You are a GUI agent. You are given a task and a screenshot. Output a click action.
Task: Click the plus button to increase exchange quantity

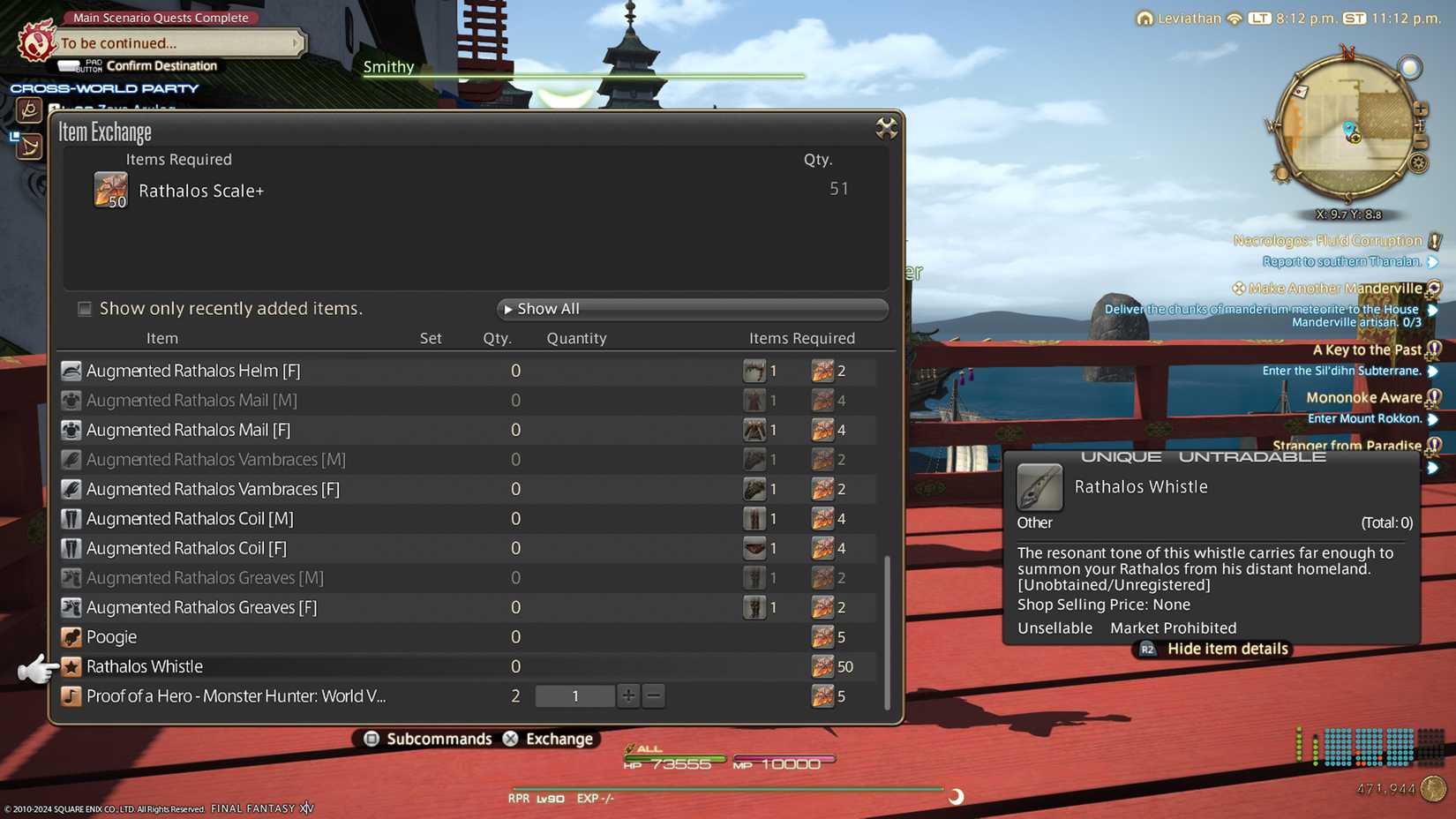pyautogui.click(x=627, y=695)
